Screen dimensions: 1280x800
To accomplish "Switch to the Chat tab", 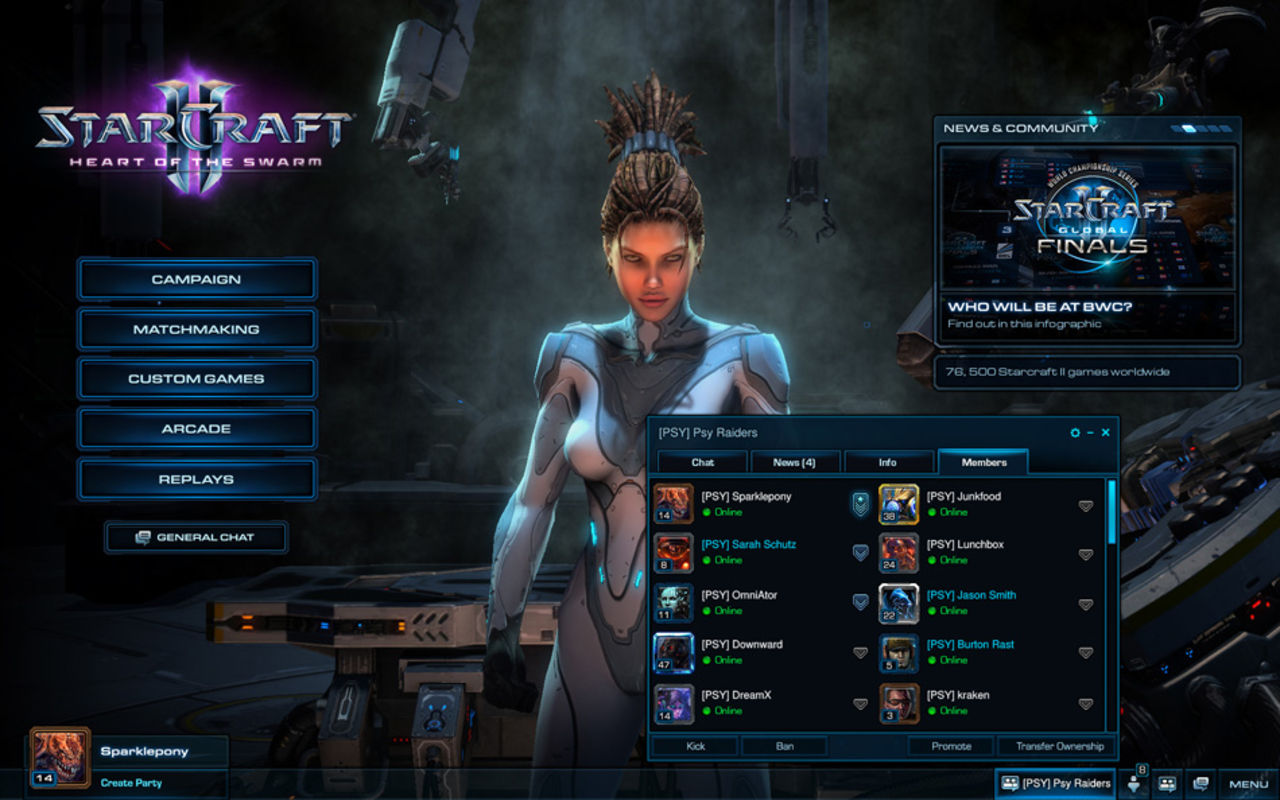I will point(703,462).
